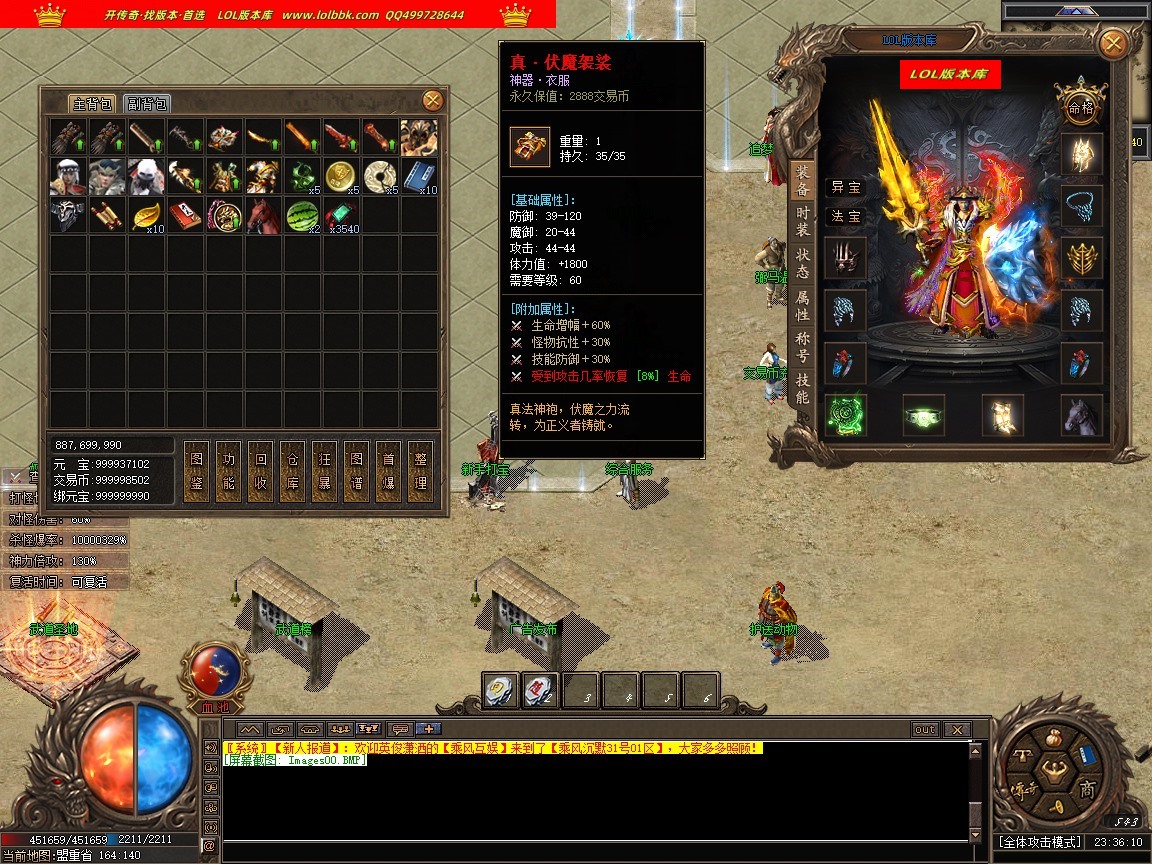This screenshot has width=1152, height=864.
Task: Close the inventory bag window
Action: pos(432,100)
